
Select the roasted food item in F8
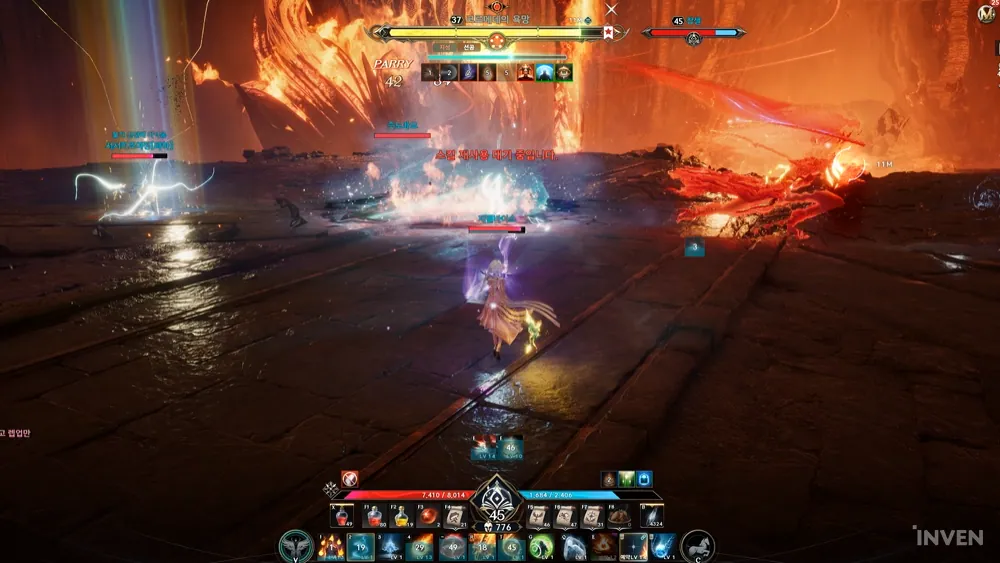tap(619, 516)
